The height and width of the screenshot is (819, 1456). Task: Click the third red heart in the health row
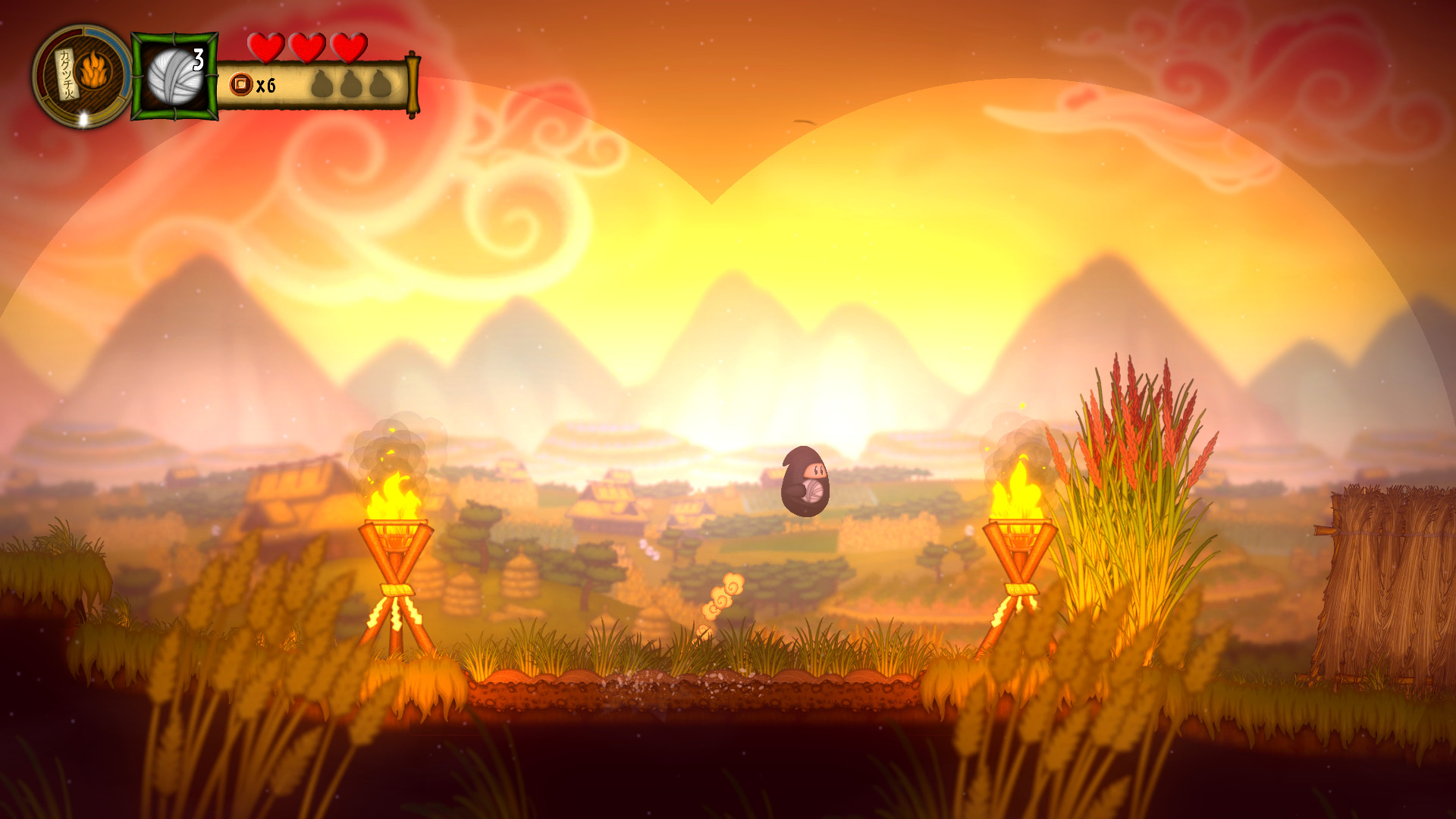coord(347,46)
